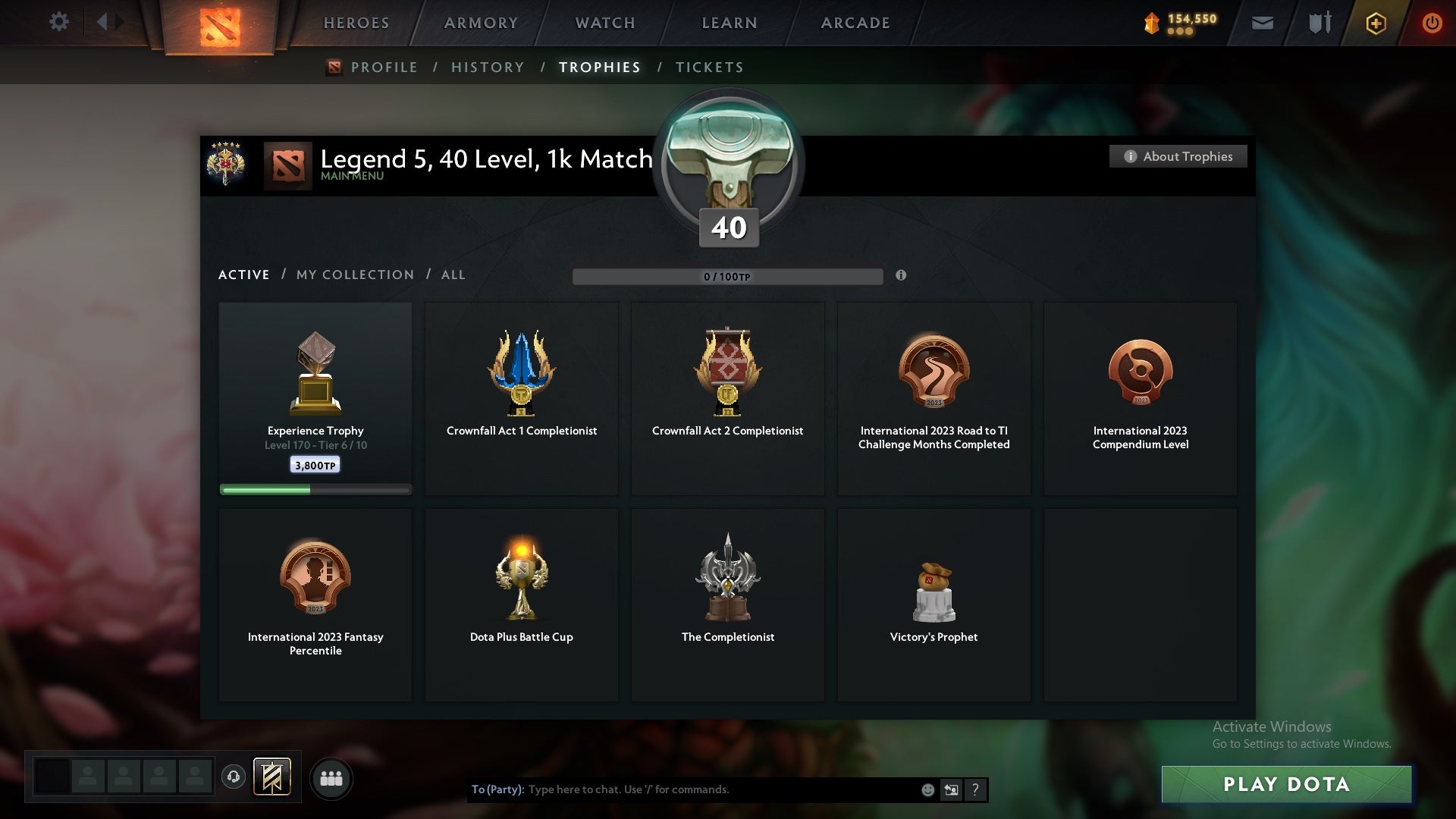
Task: Switch to the ALL trophies view
Action: [x=453, y=275]
